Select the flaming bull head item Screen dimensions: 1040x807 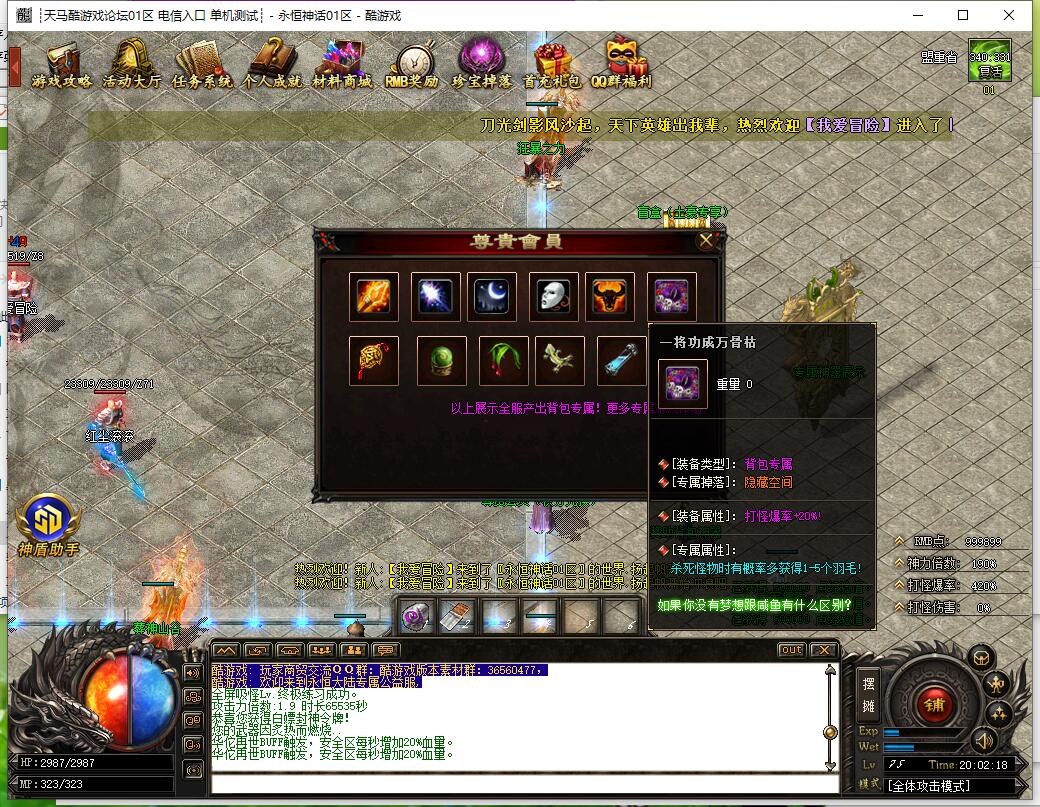click(x=610, y=297)
